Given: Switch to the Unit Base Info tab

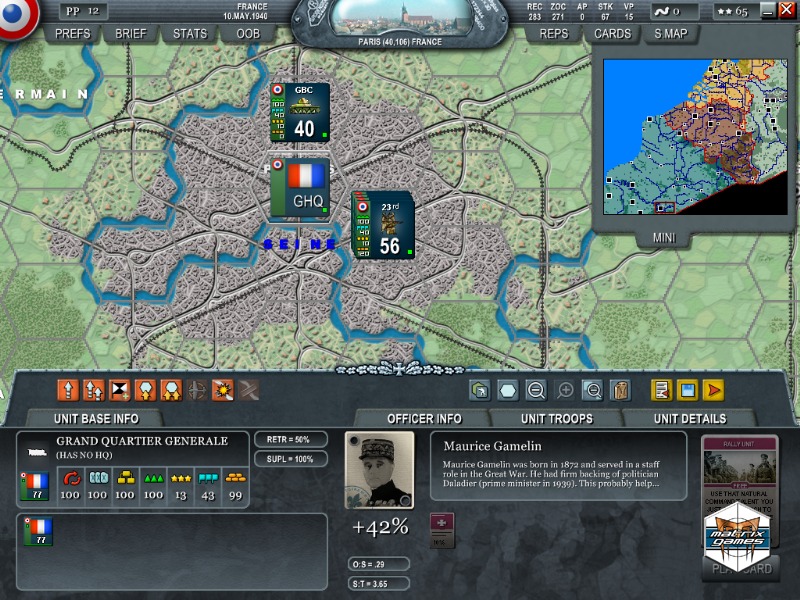Looking at the screenshot, I should (96, 418).
